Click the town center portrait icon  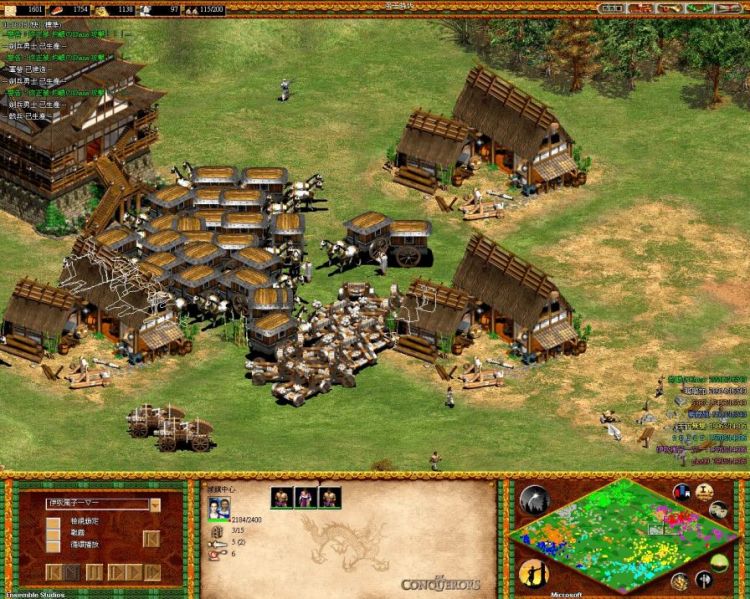pos(217,508)
